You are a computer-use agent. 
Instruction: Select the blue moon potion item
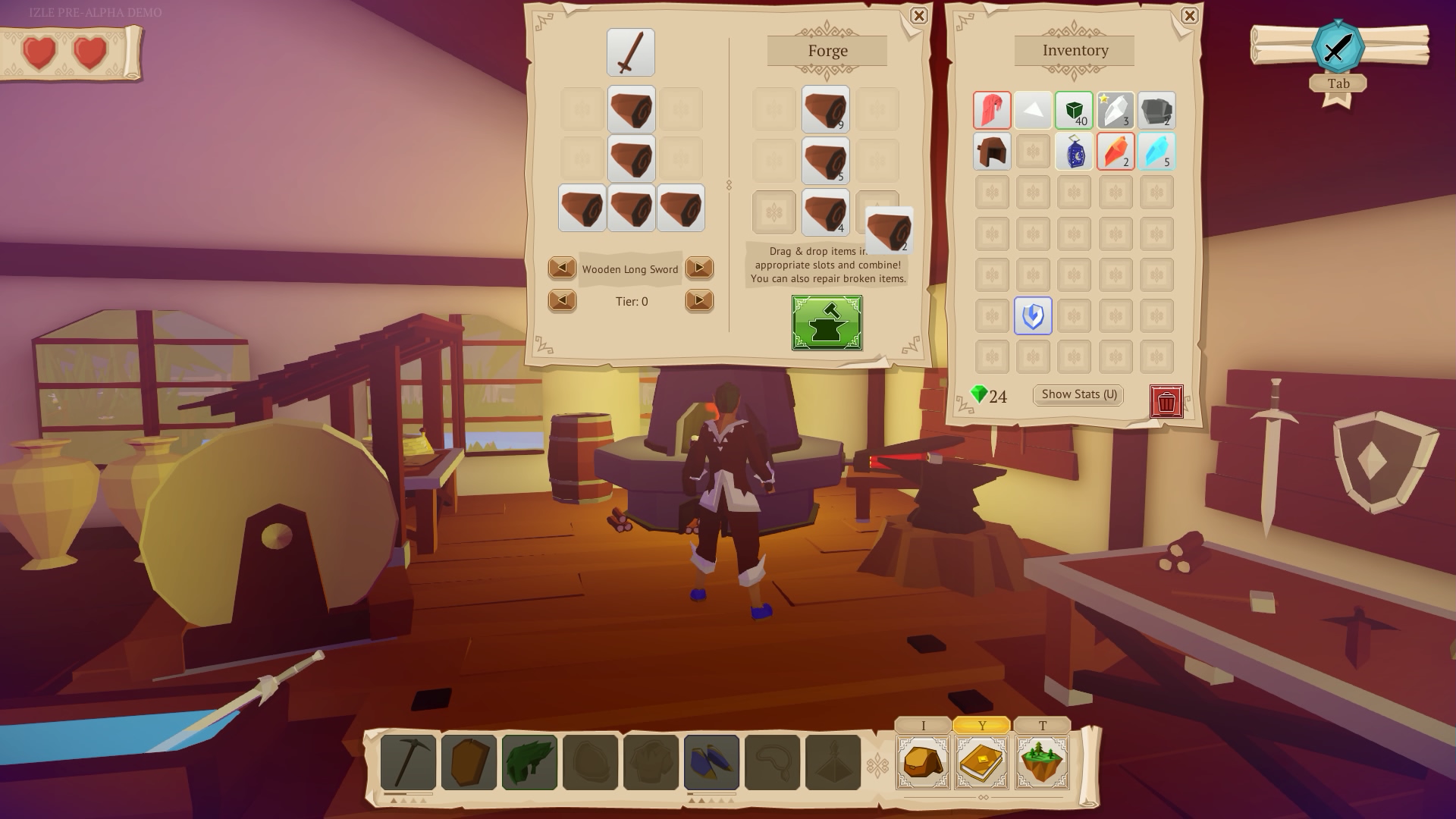(1074, 152)
